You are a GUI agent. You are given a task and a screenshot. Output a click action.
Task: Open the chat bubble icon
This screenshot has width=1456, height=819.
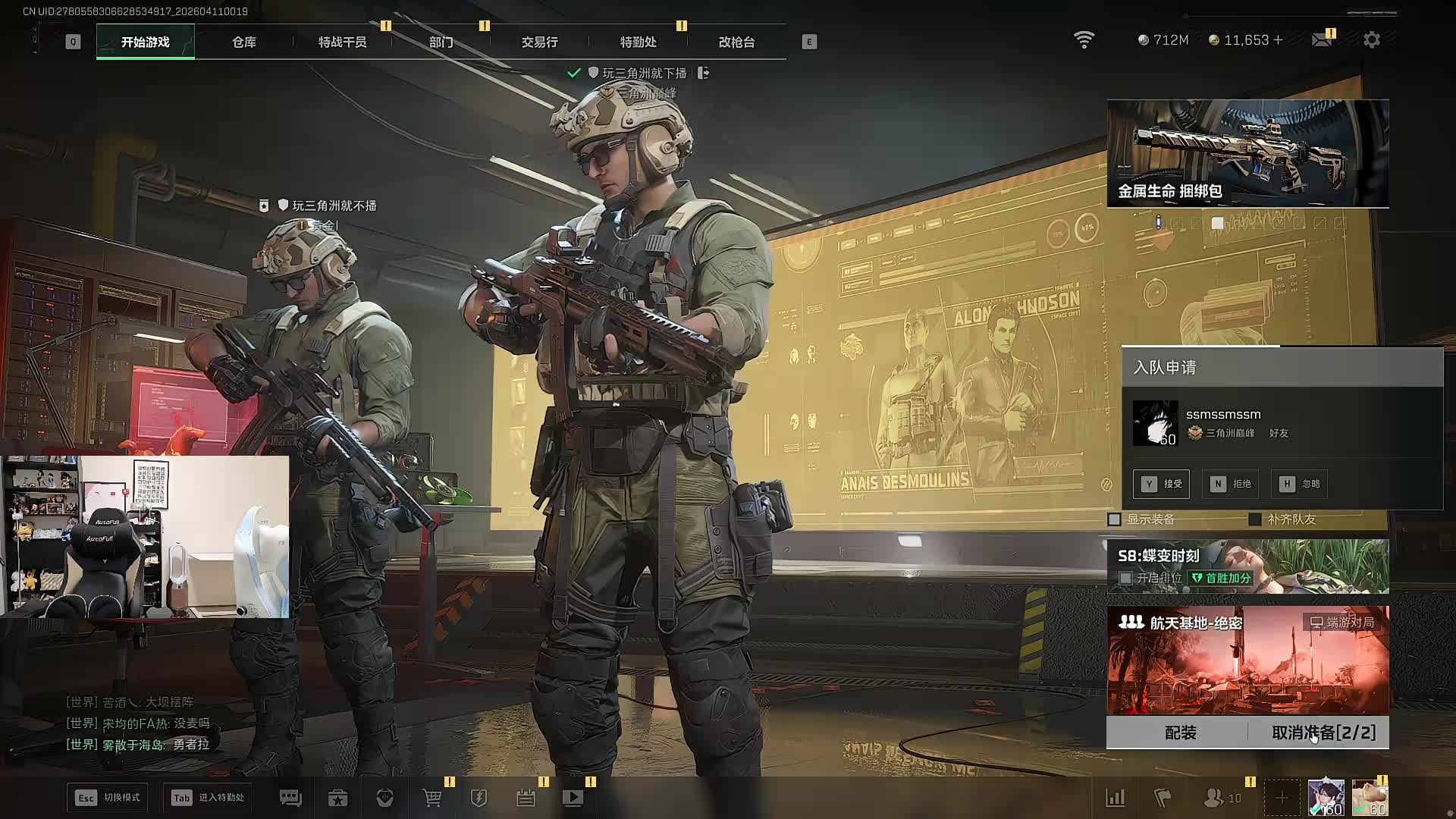coord(290,798)
